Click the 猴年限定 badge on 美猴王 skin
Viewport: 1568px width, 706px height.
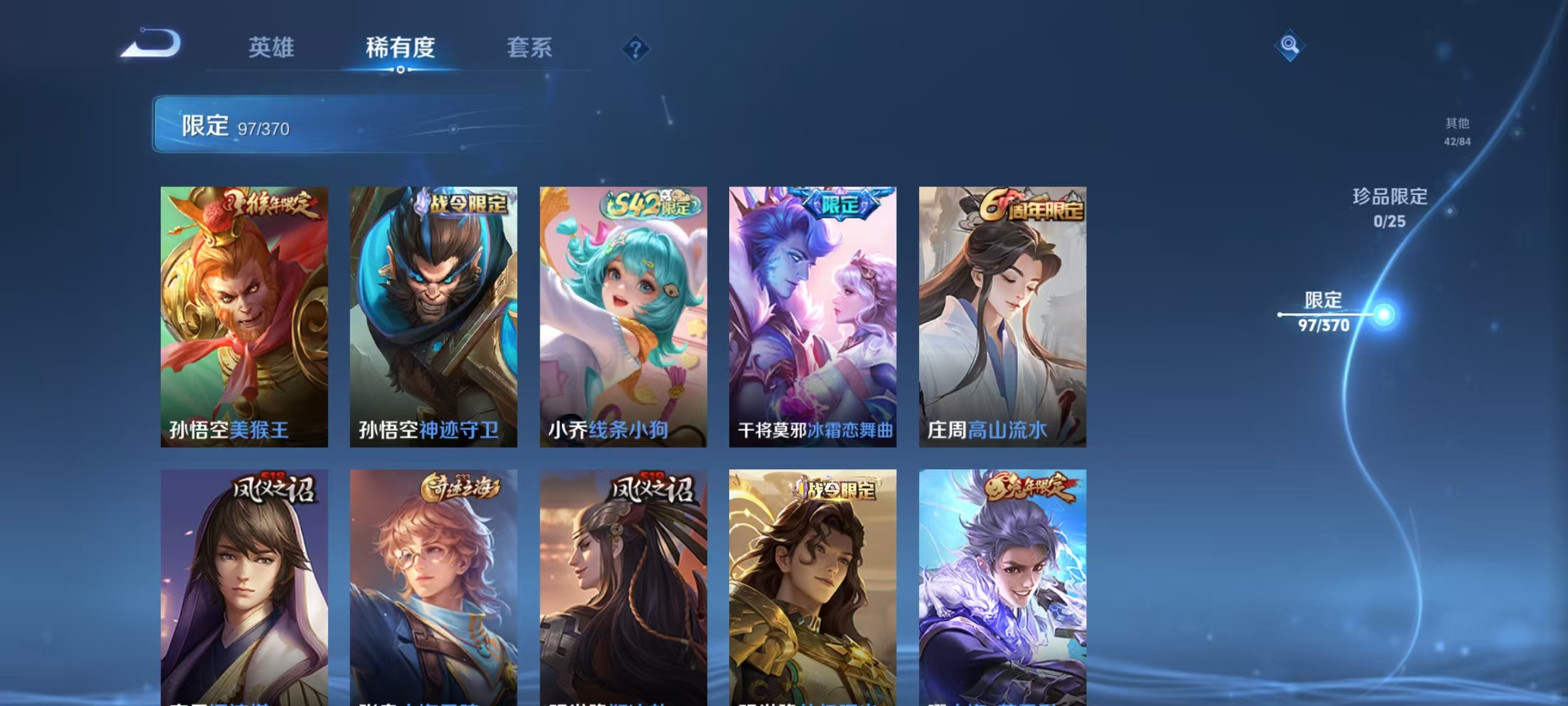[274, 204]
